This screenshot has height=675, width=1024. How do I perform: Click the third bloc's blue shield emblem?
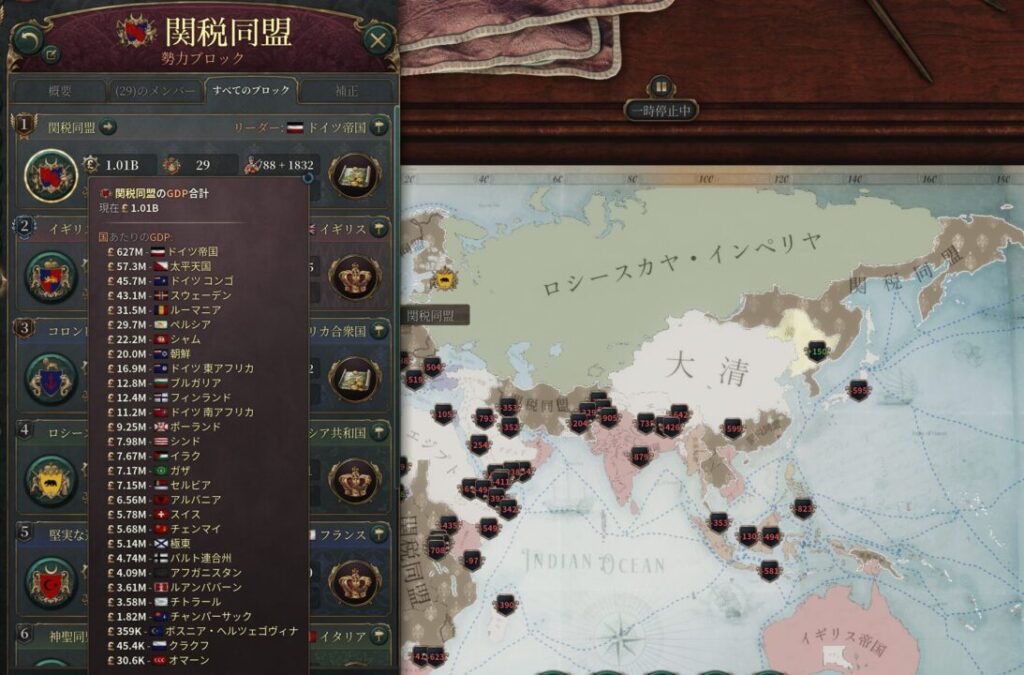pos(51,379)
